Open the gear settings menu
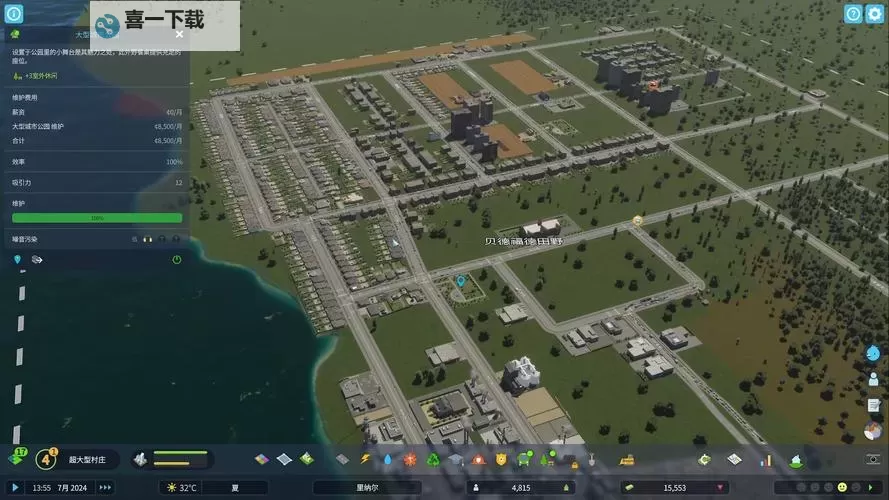 [x=875, y=14]
